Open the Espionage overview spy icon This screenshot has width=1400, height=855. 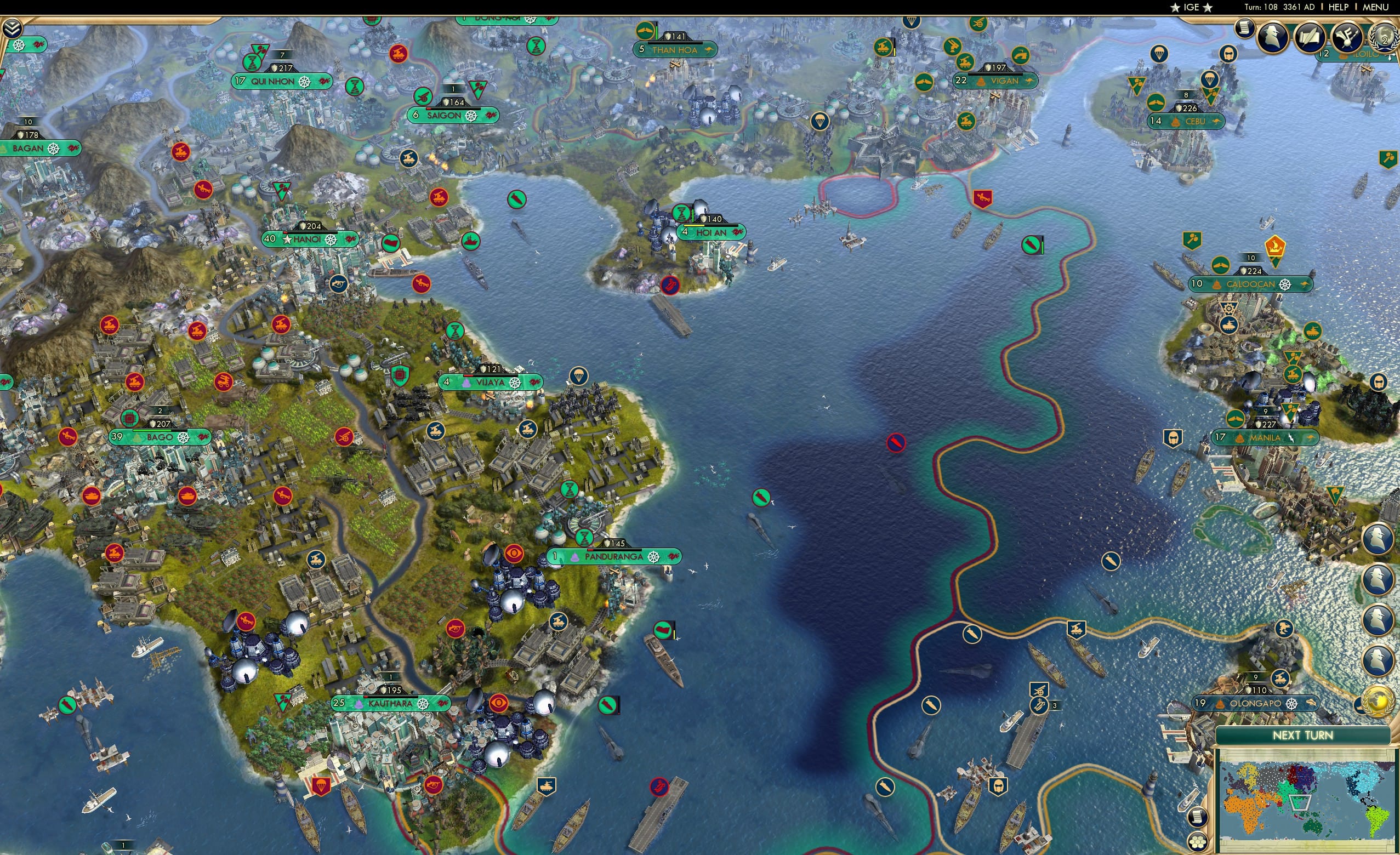1273,36
